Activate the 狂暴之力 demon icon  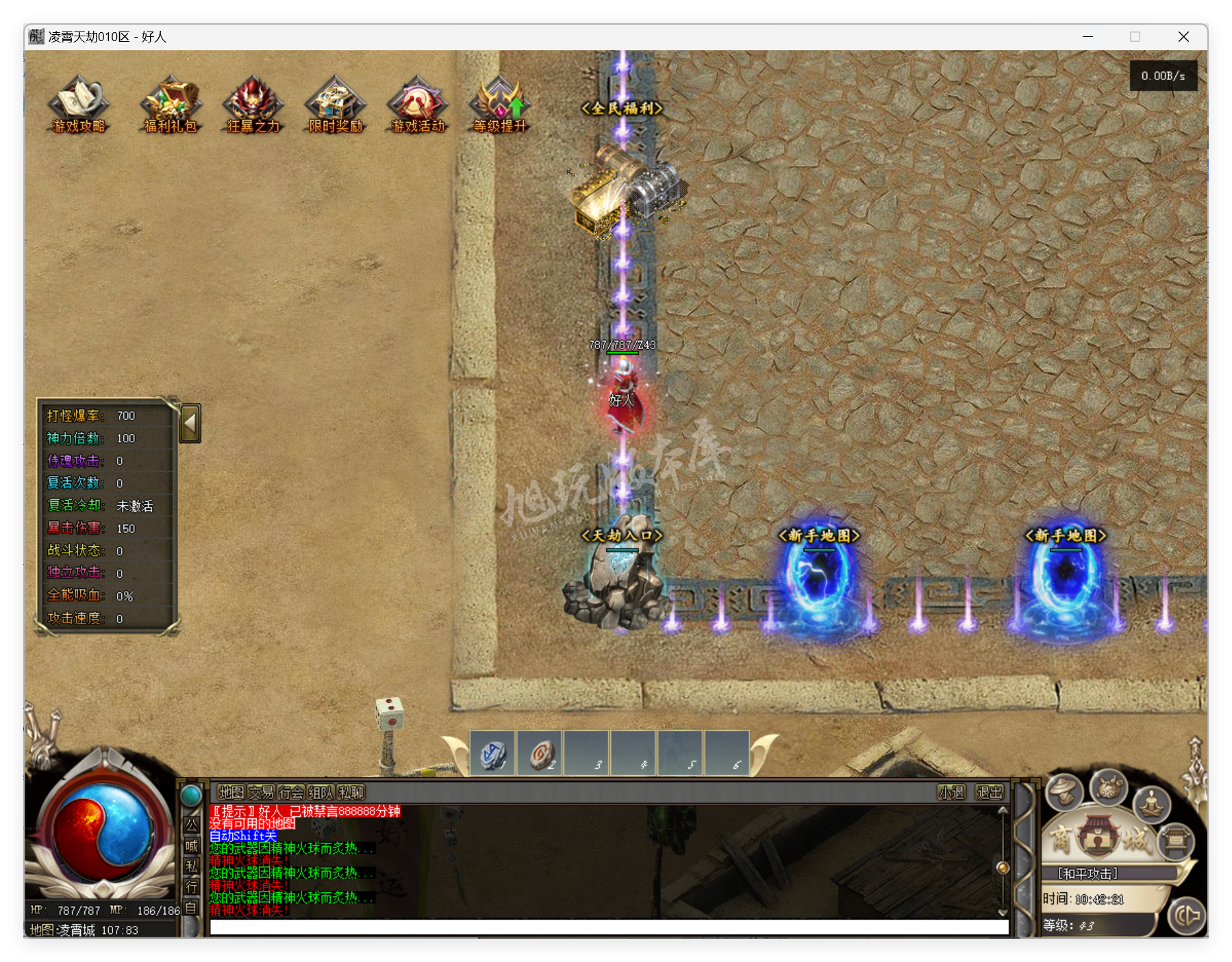pyautogui.click(x=253, y=103)
